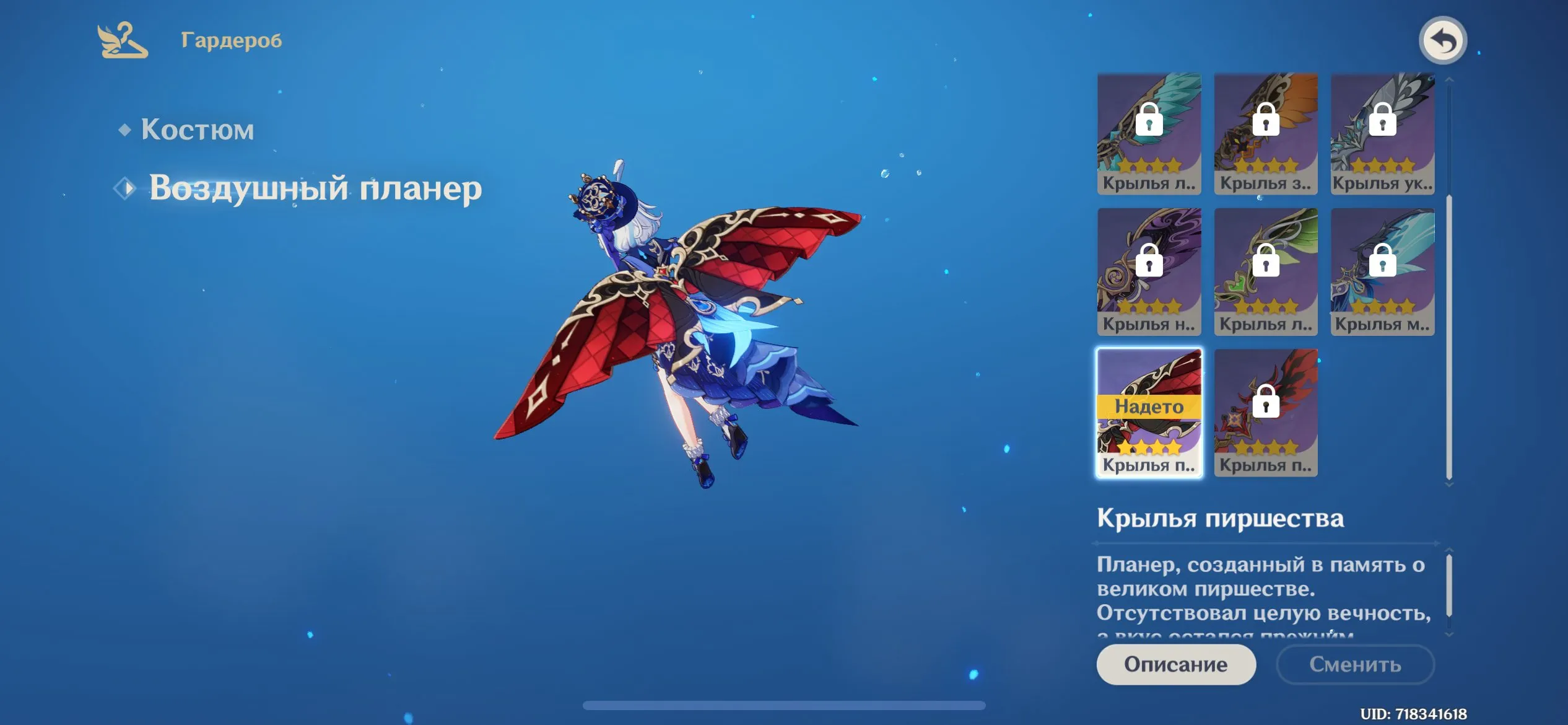1568x725 pixels.
Task: Select the locked purple swirl wings tile
Action: pos(1149,272)
